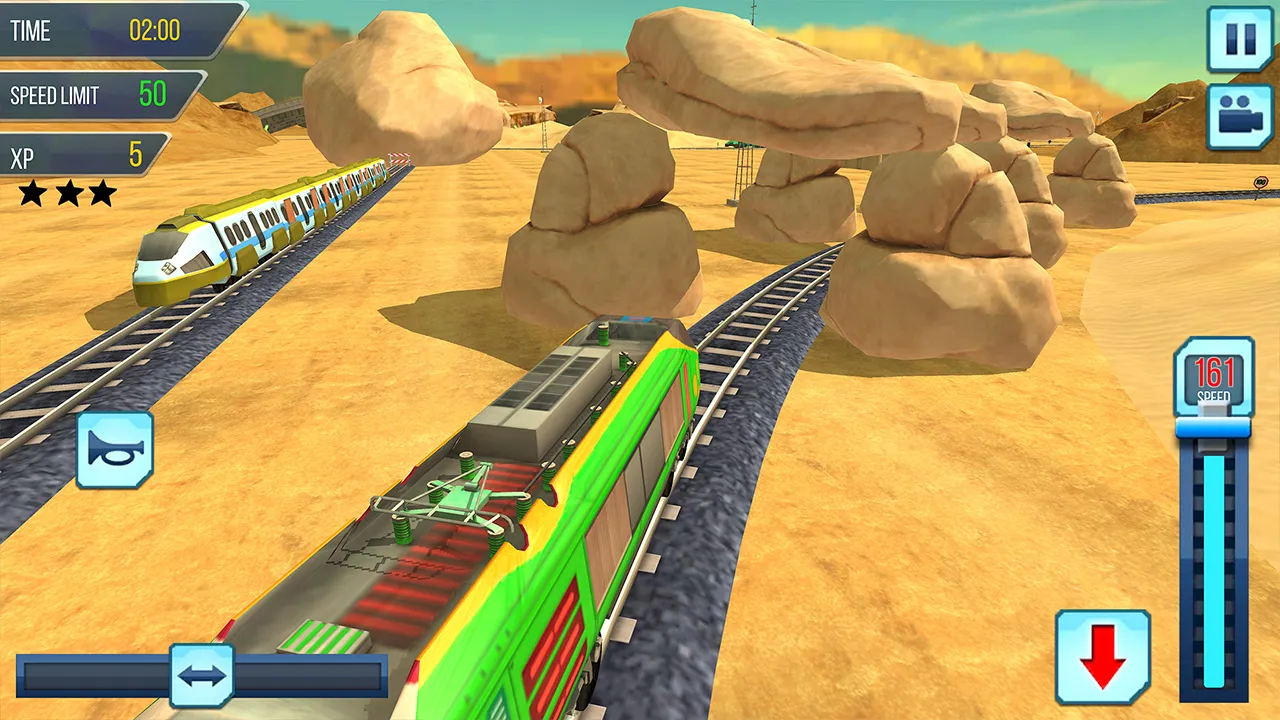
Task: Click the track-switch slider handle
Action: pos(202,676)
